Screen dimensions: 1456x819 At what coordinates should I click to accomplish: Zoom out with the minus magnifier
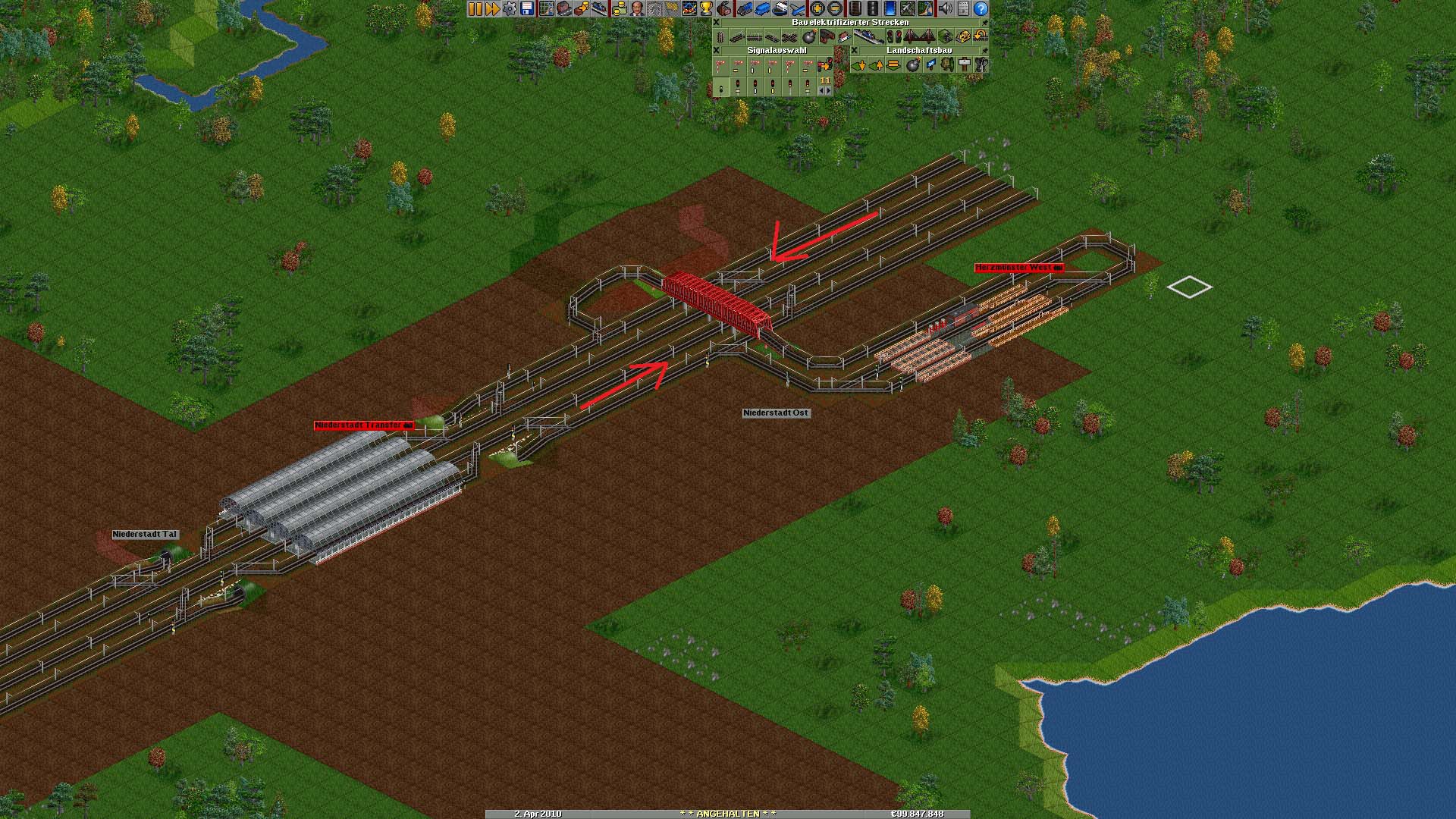[x=835, y=8]
